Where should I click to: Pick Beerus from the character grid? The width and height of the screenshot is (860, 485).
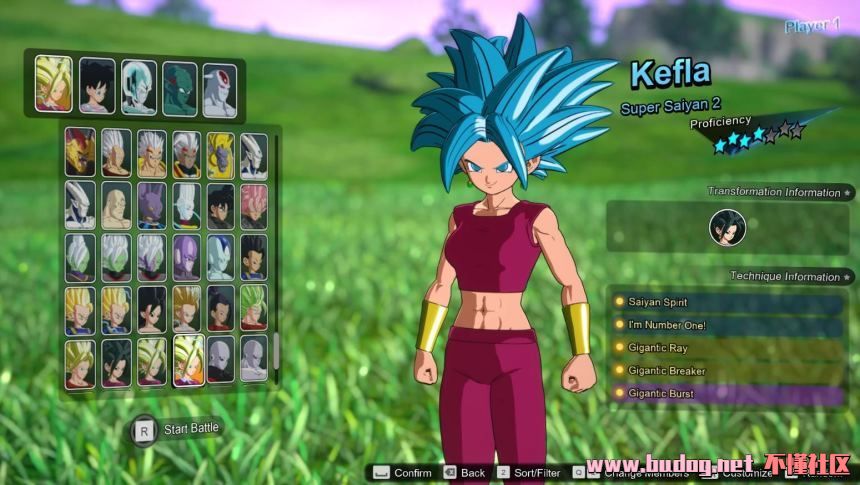[151, 204]
